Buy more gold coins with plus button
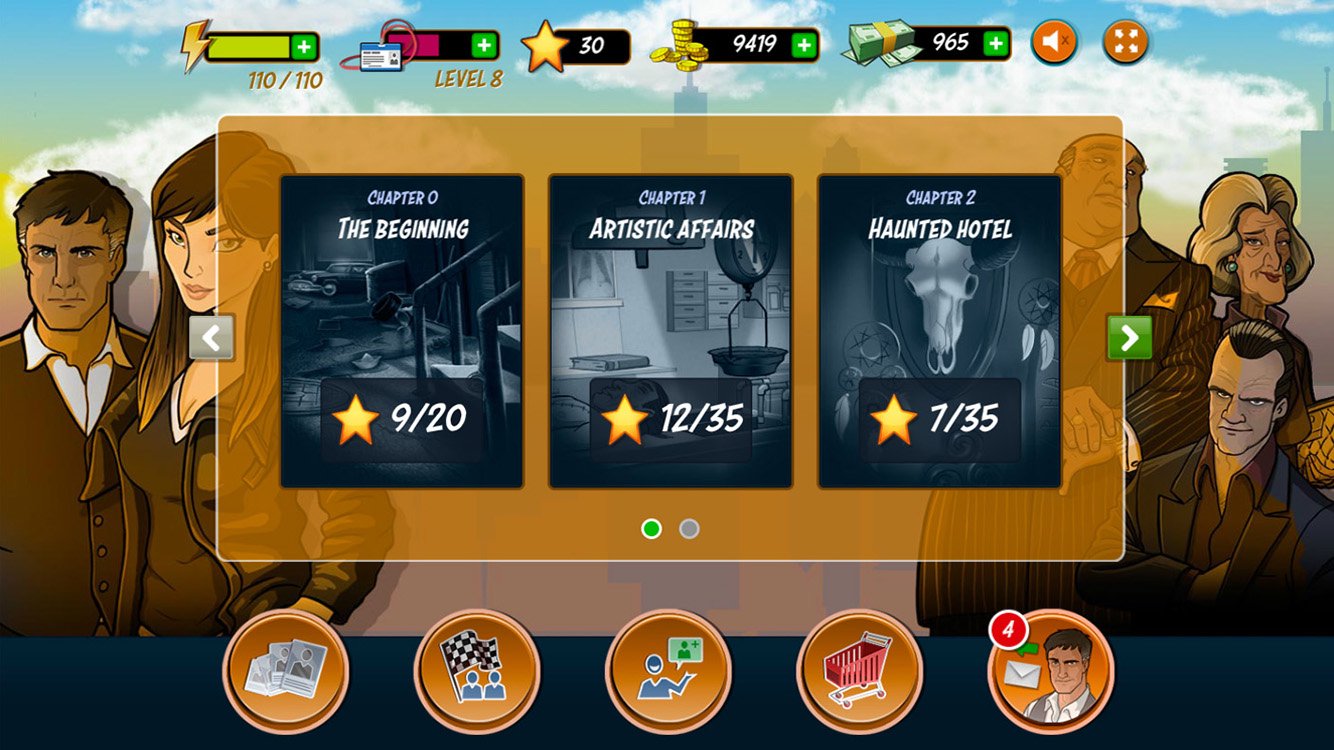 804,45
